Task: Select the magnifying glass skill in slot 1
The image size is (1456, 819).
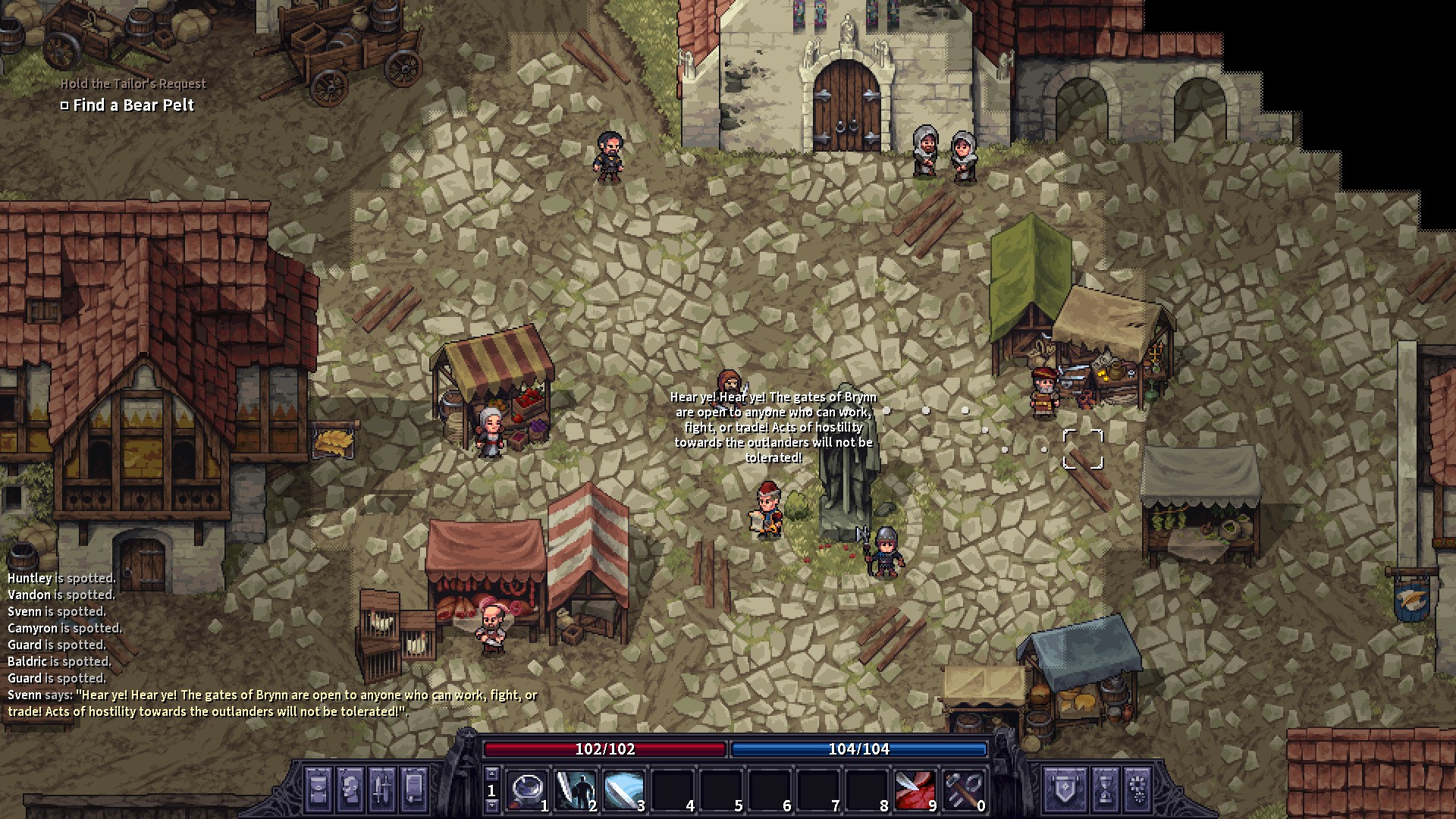Action: coord(526,791)
